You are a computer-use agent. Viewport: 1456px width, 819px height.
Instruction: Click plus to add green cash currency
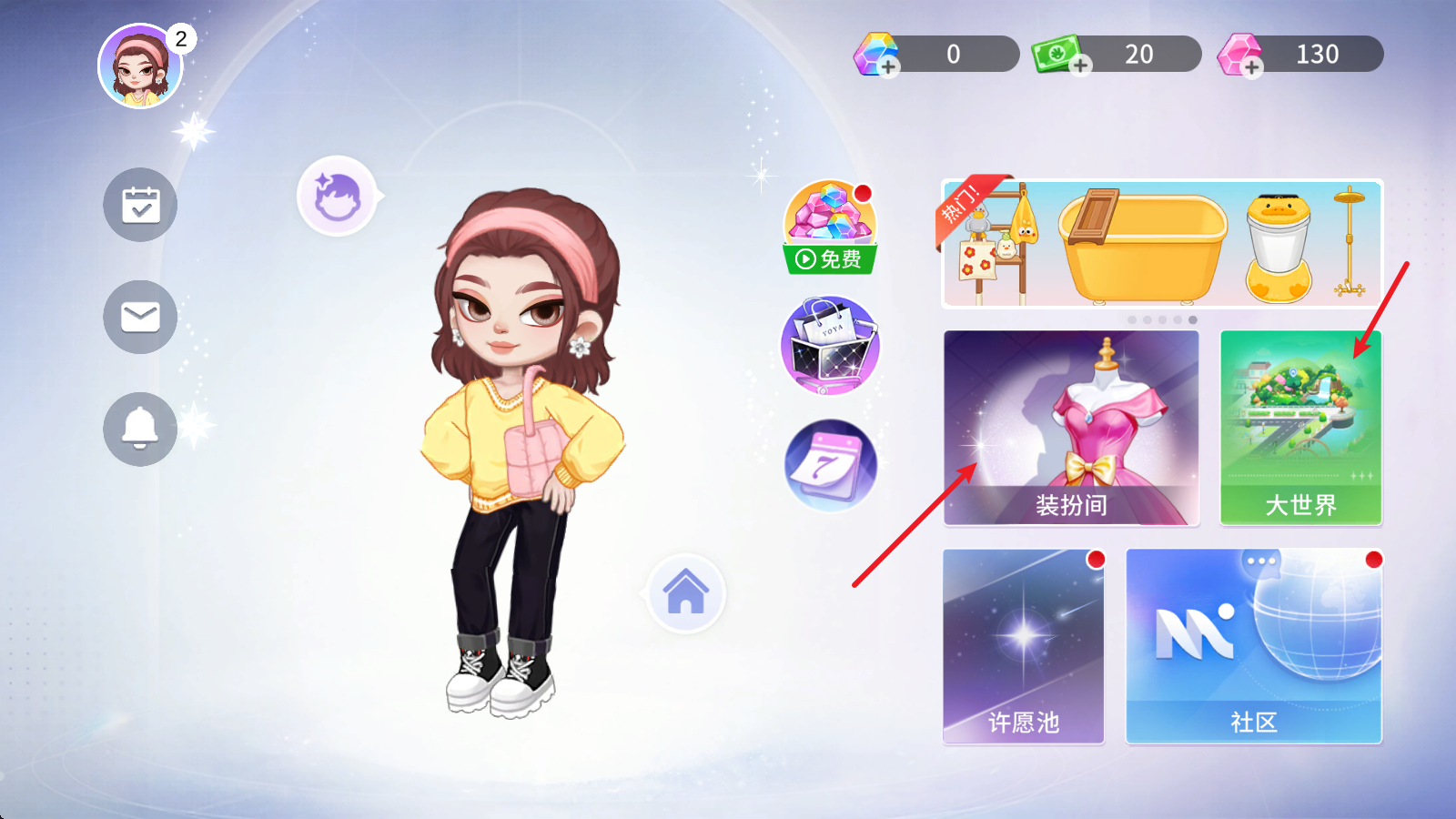tap(1081, 66)
